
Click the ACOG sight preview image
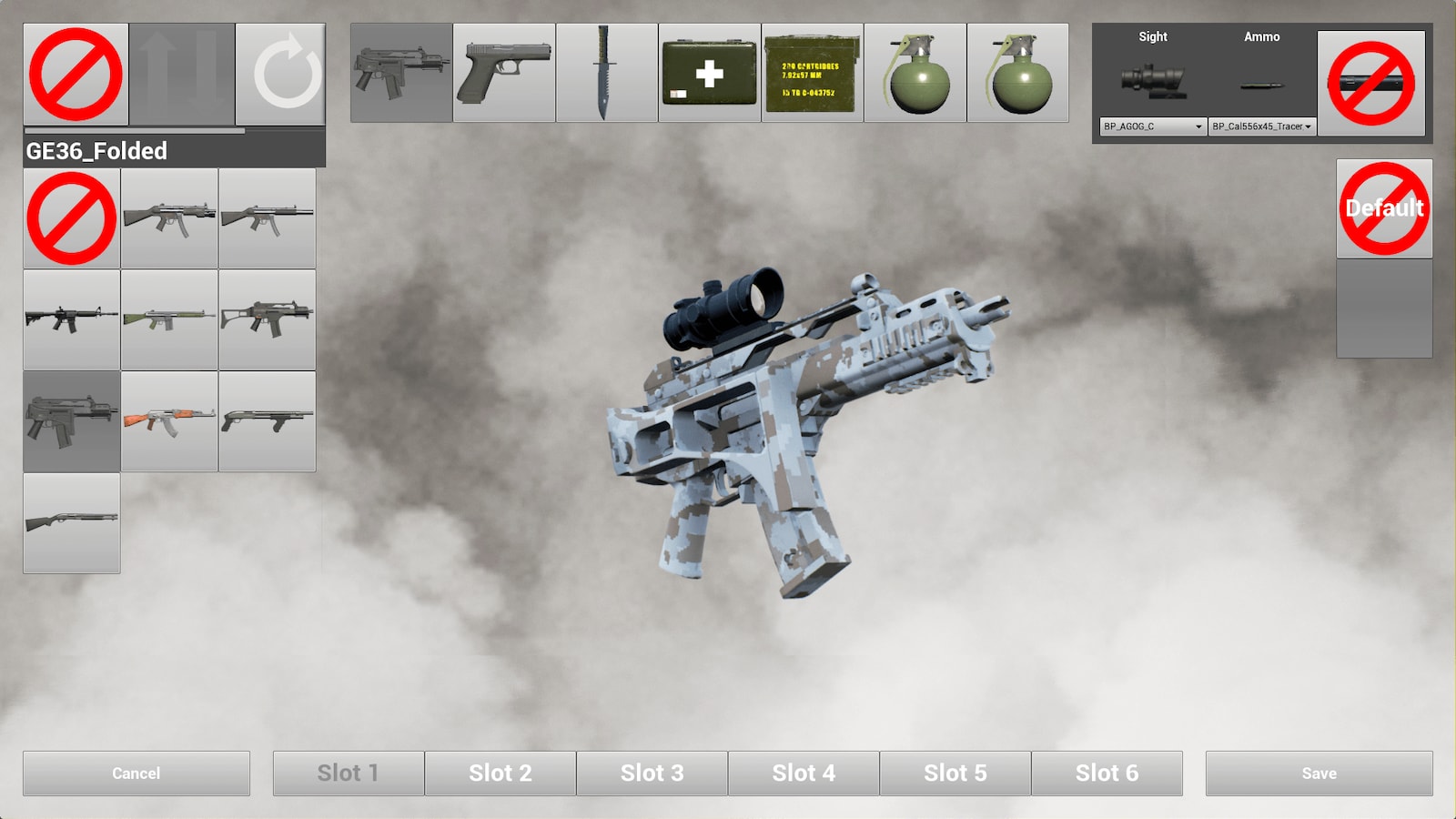(1151, 82)
